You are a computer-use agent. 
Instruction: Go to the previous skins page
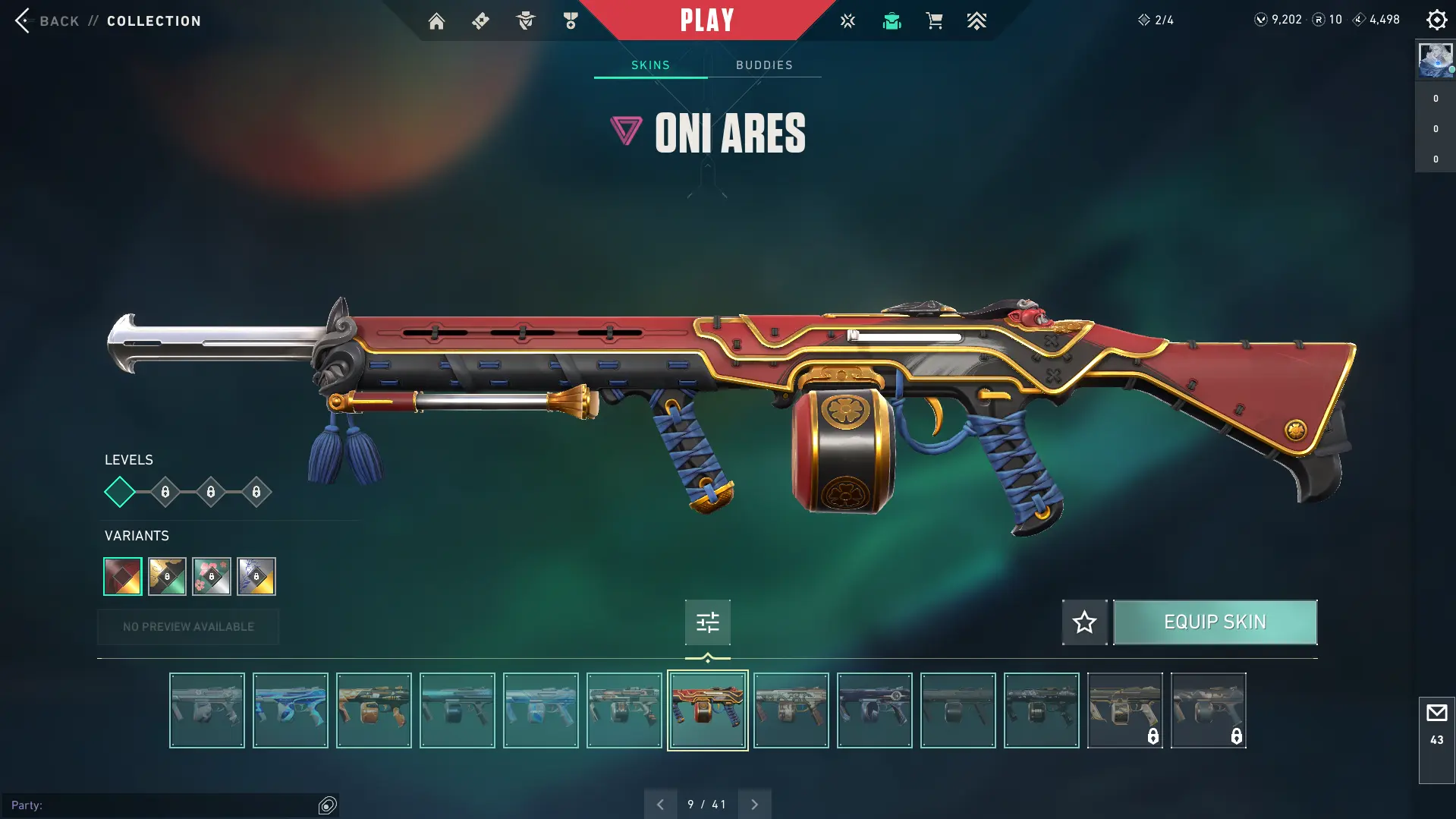pos(660,805)
